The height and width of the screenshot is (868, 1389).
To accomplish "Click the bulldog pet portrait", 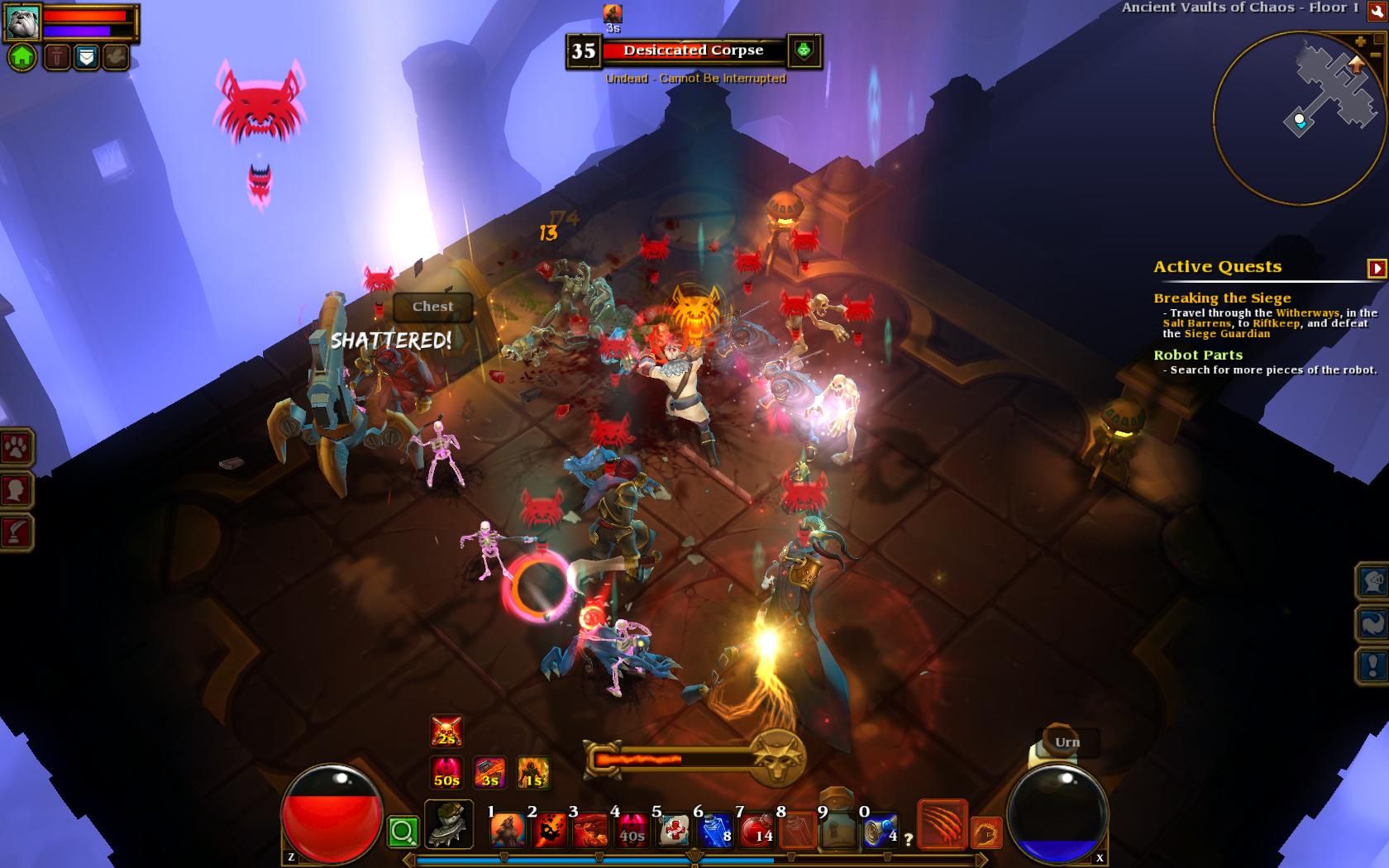I will pos(21,21).
